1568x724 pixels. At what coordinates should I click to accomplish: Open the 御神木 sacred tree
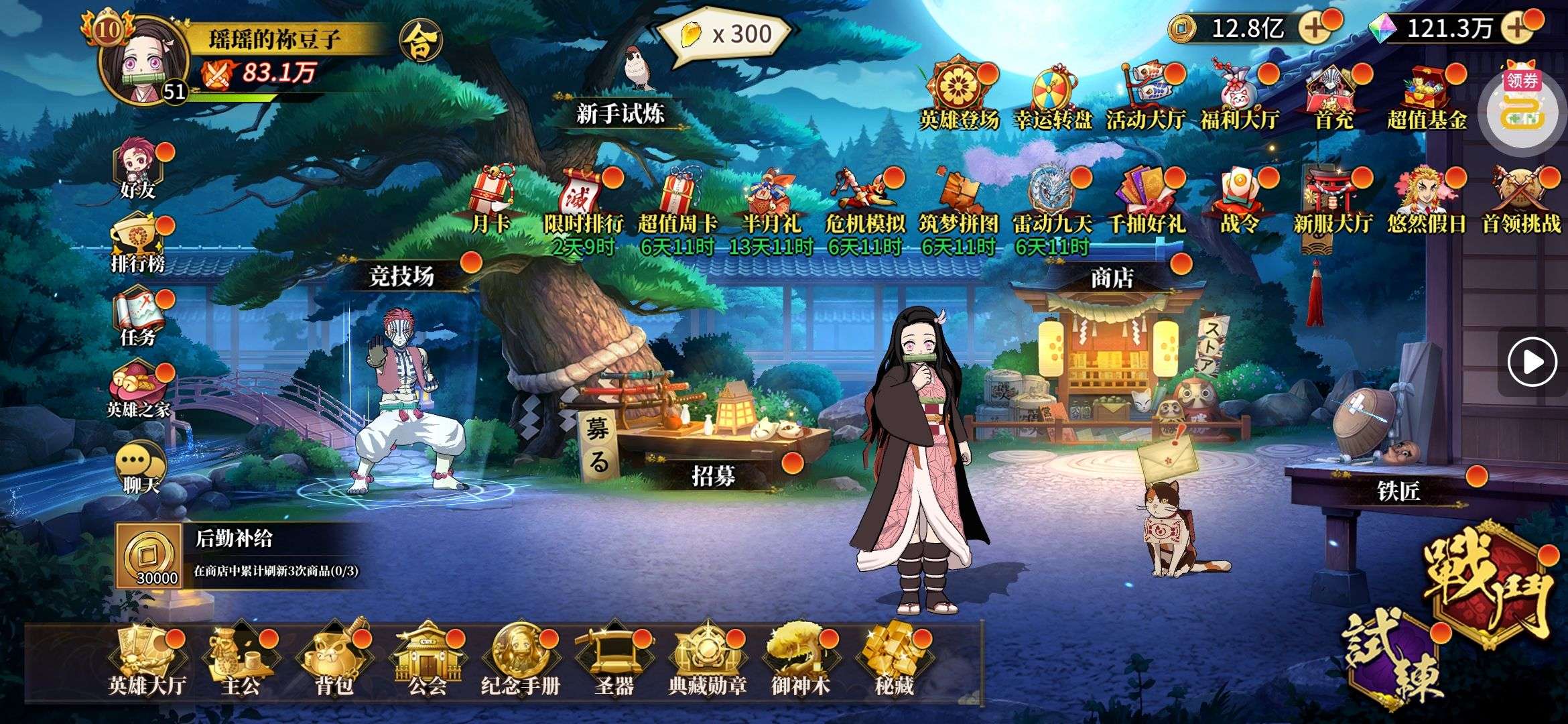click(800, 660)
